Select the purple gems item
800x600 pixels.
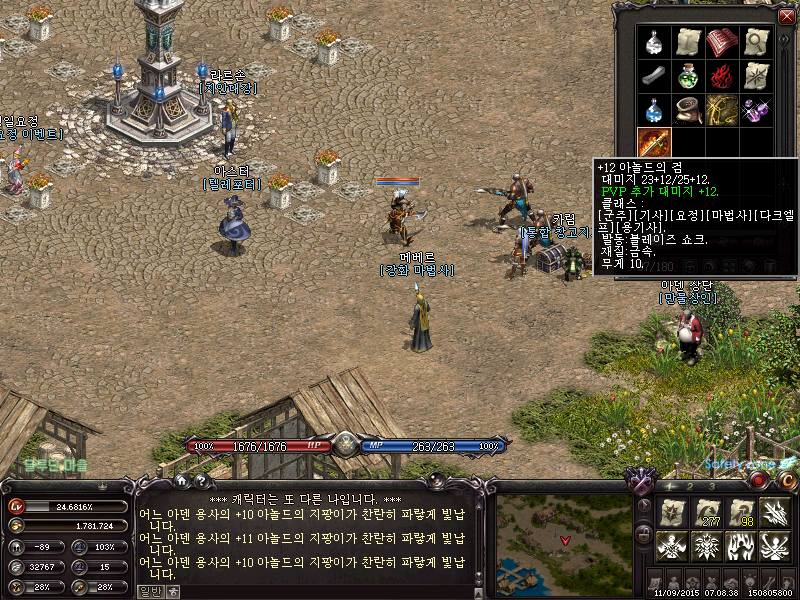tap(755, 110)
